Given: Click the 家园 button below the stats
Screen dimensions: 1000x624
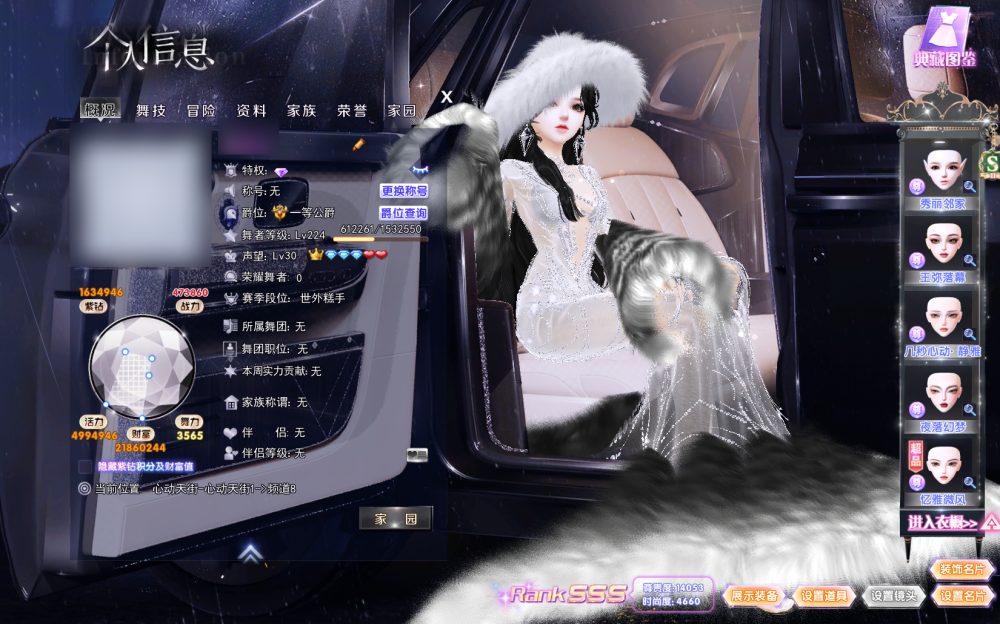Looking at the screenshot, I should pos(396,519).
